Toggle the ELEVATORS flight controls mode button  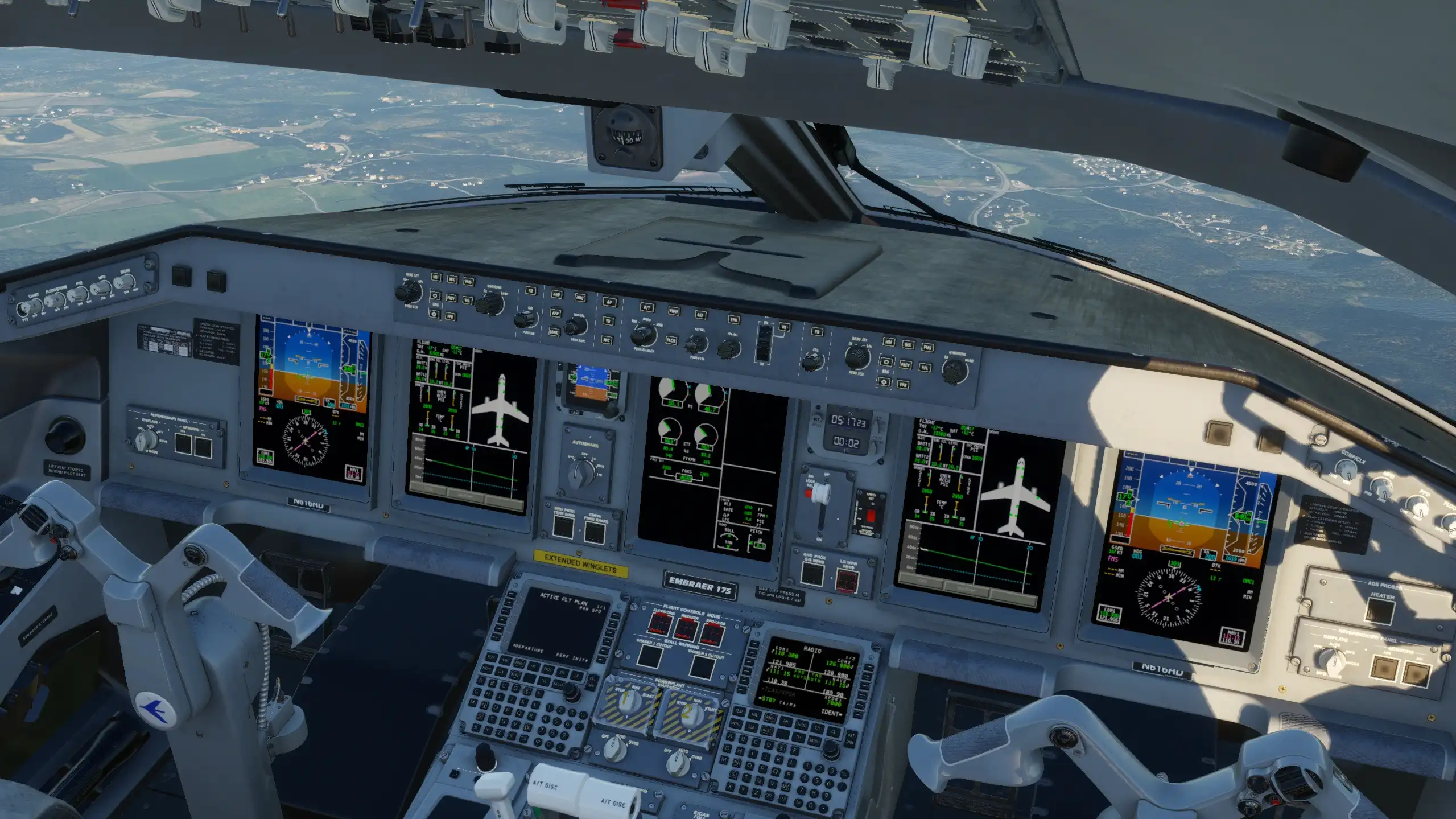tap(659, 624)
